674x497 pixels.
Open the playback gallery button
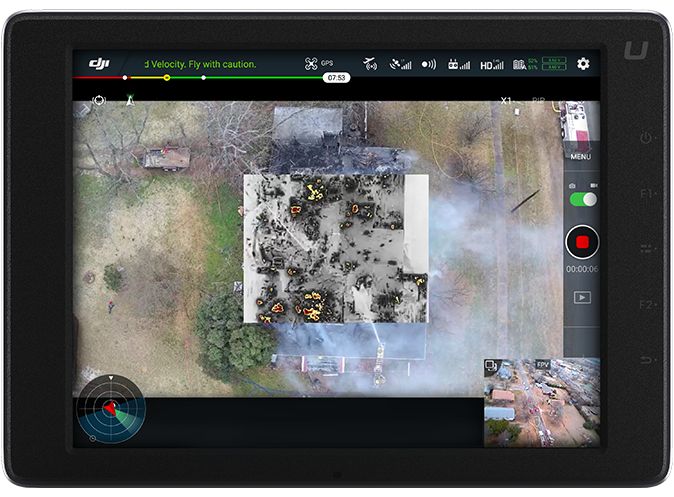[x=581, y=297]
